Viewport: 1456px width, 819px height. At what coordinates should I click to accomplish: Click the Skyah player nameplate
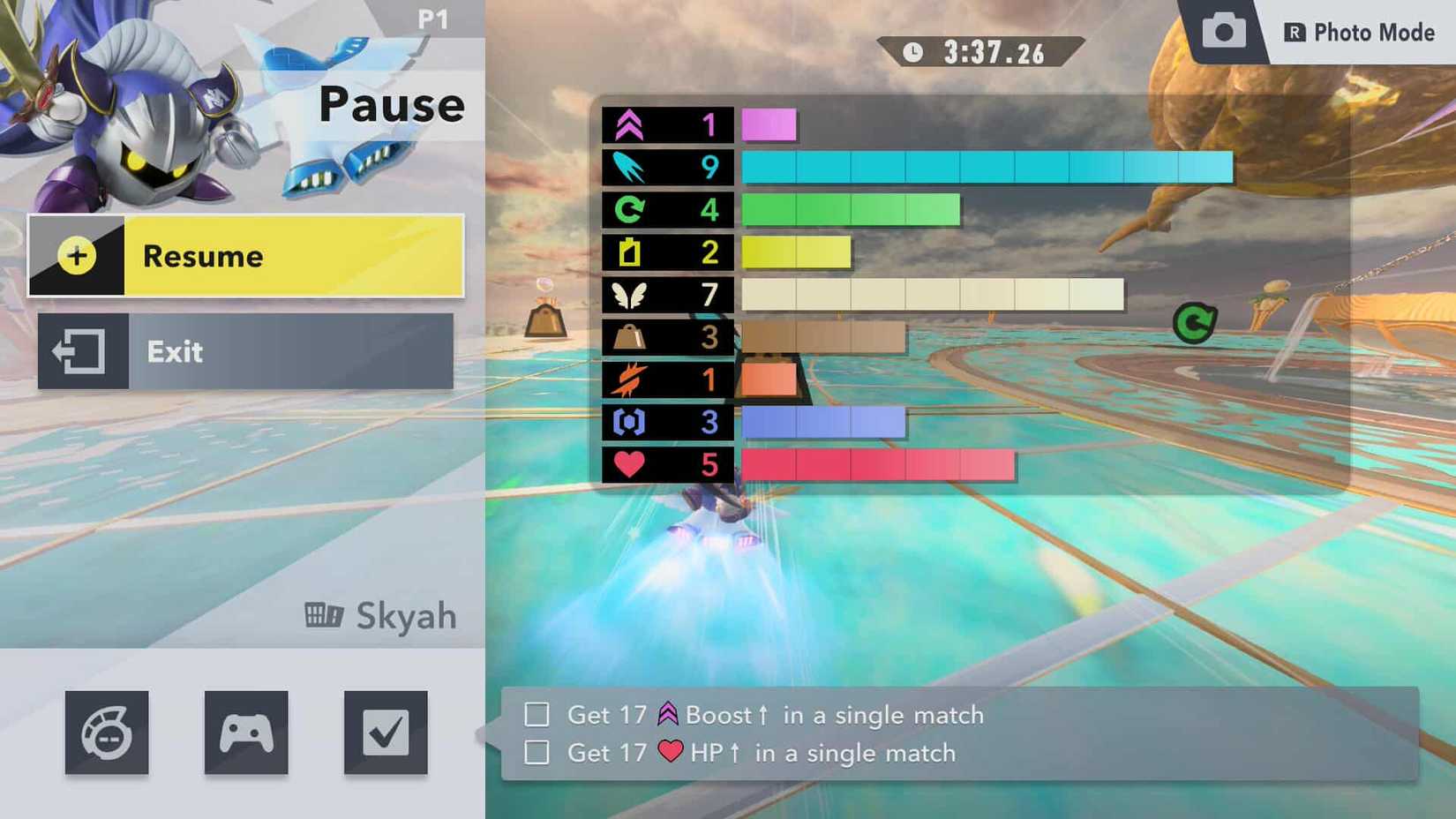pos(379,615)
